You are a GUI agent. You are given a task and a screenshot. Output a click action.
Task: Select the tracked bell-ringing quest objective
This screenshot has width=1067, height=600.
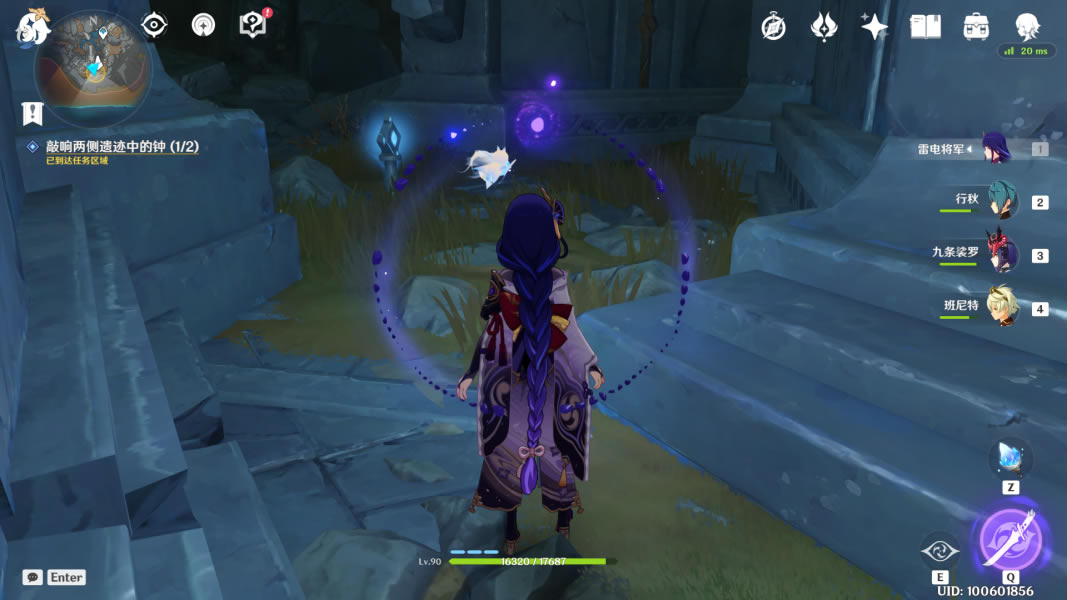(122, 147)
